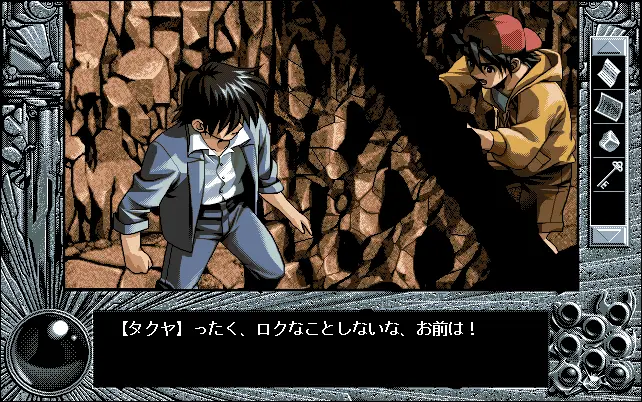This screenshot has height=402, width=642.
Task: Click the inventory scroll-down arrow
Action: 609,234
